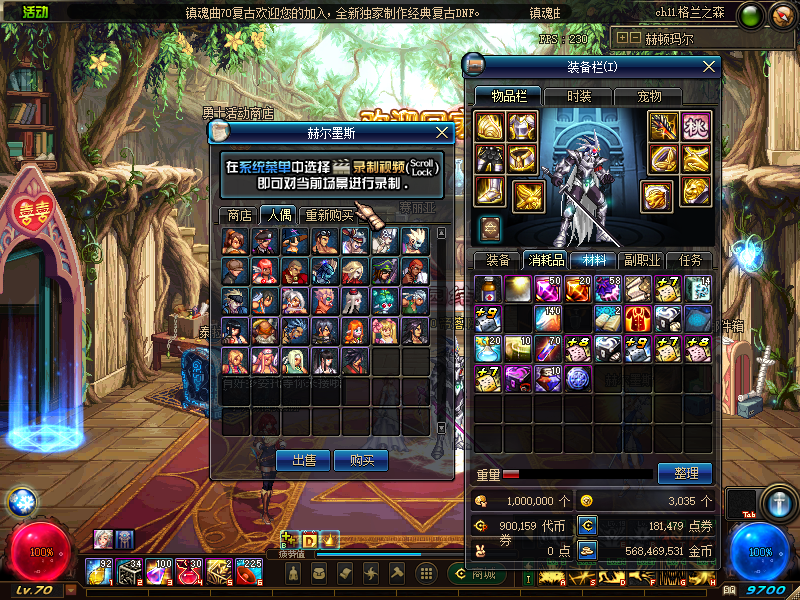Close the 赫尔墨斯 shop window

point(443,133)
